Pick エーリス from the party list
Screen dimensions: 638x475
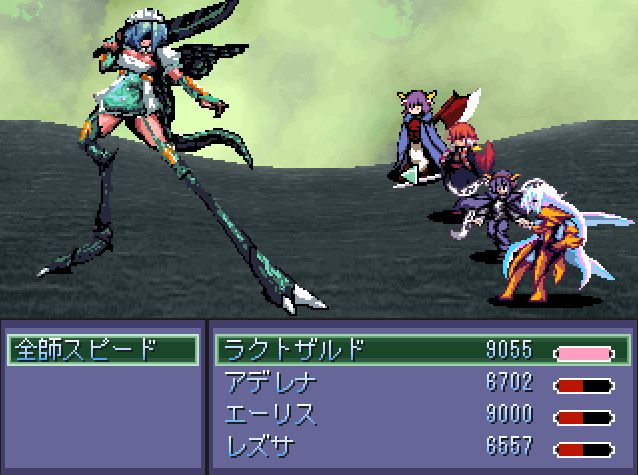(421, 414)
